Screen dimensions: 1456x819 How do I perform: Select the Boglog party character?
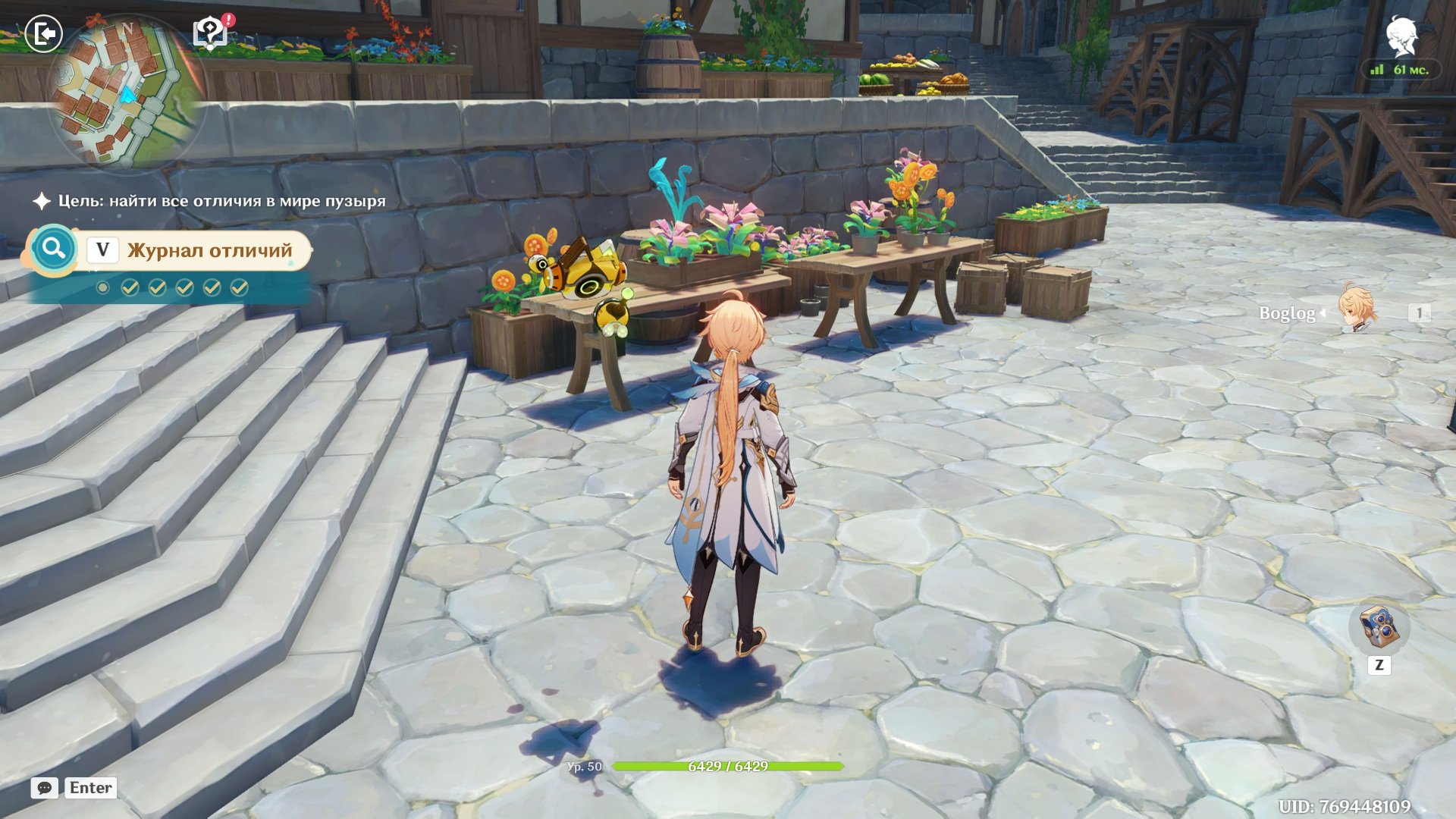click(x=1356, y=309)
